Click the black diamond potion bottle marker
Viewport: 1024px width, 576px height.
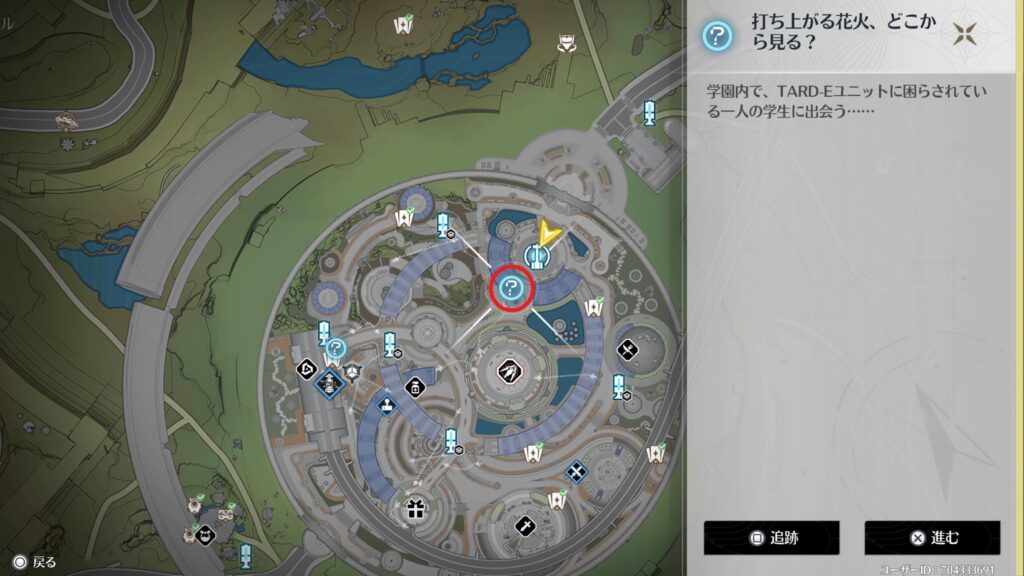coord(415,387)
